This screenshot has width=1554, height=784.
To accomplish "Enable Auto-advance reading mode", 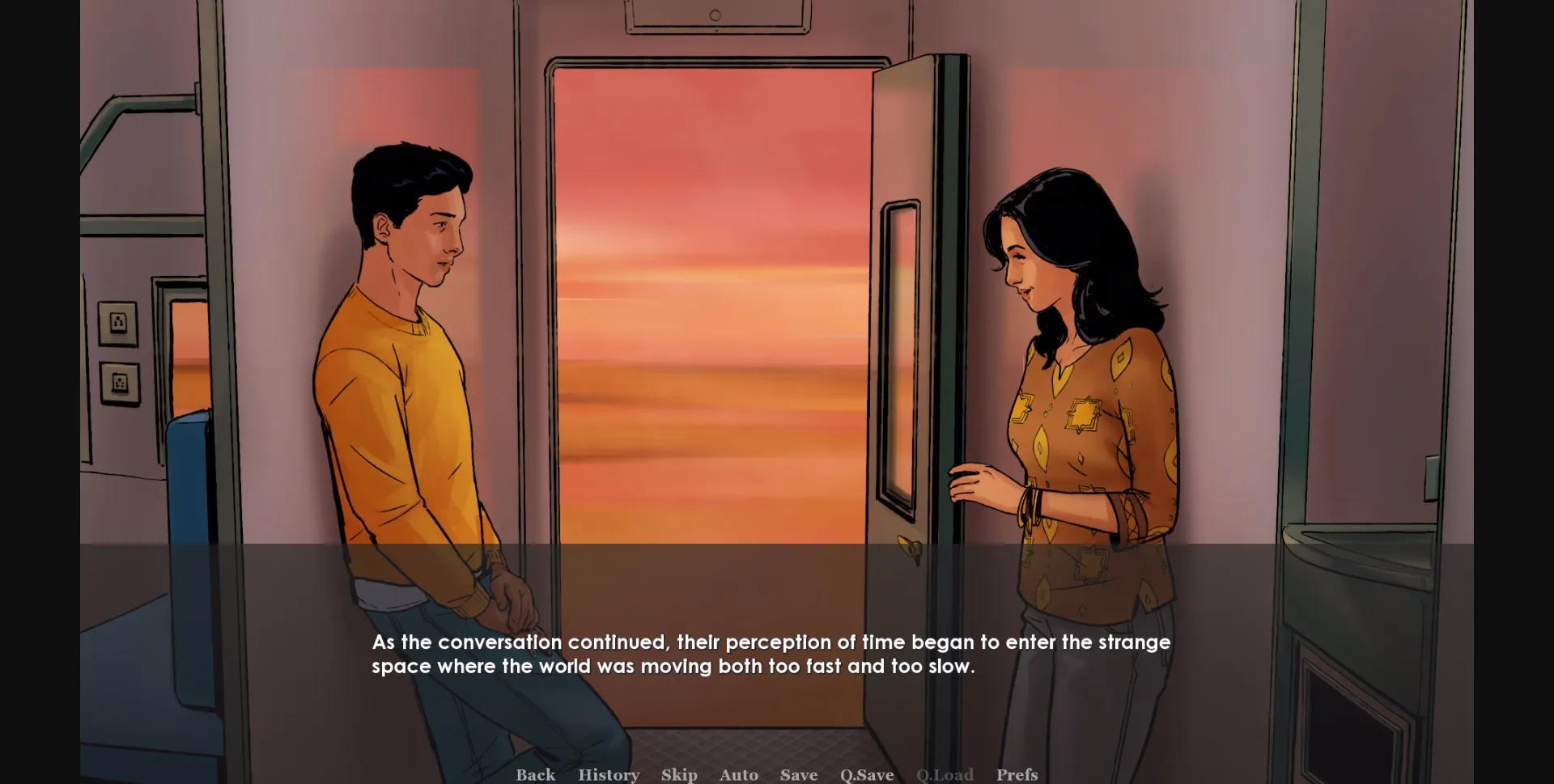I will tap(738, 774).
